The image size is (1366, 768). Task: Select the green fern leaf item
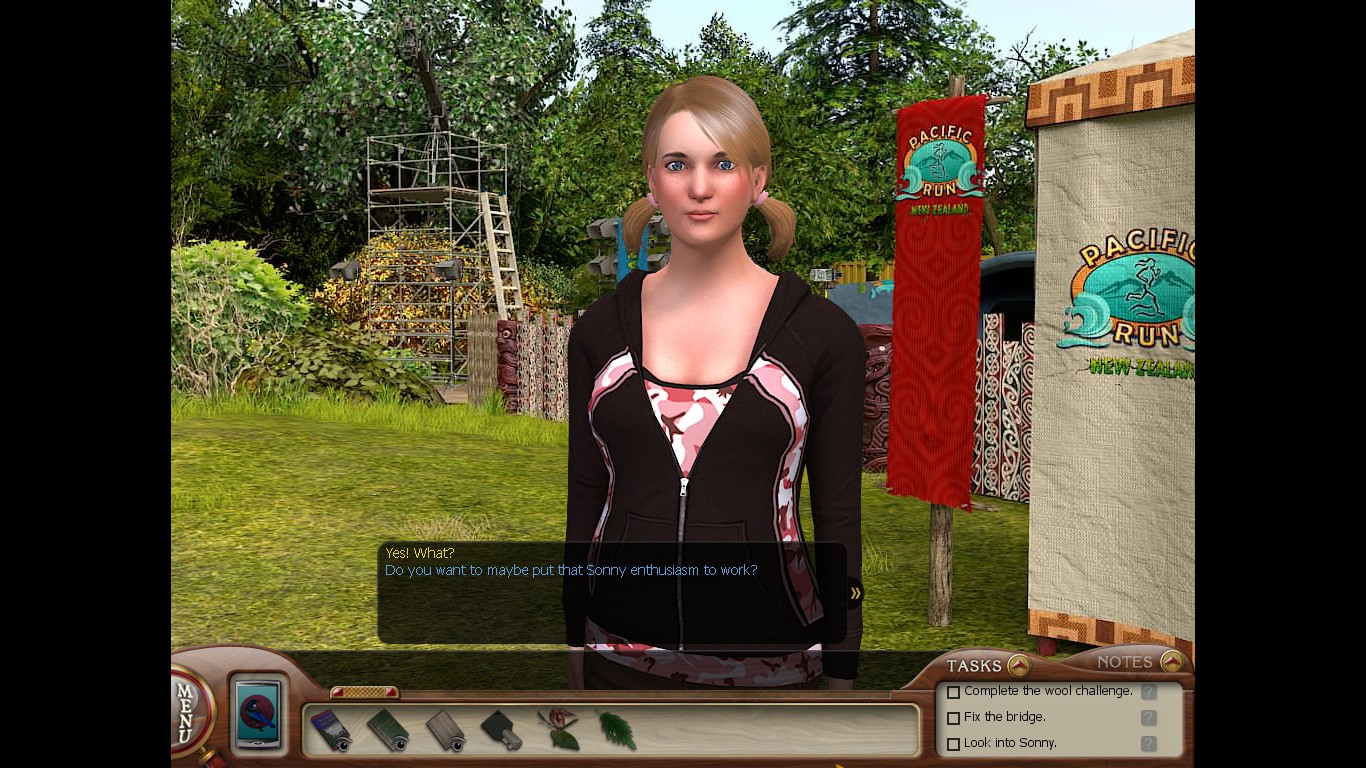click(x=617, y=731)
